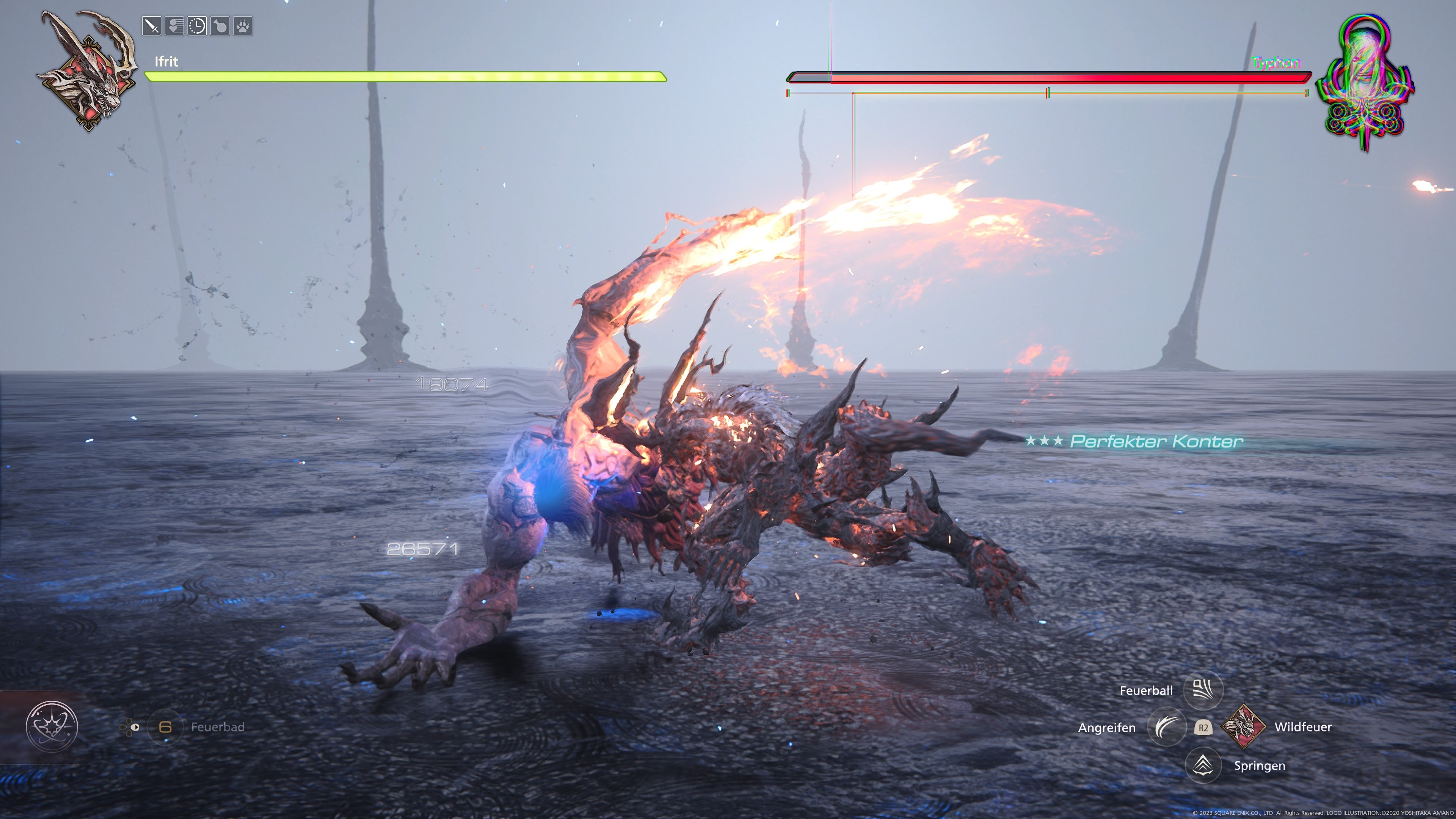Click the clock timer icon in the toolbar
The width and height of the screenshot is (1456, 819).
[x=197, y=25]
